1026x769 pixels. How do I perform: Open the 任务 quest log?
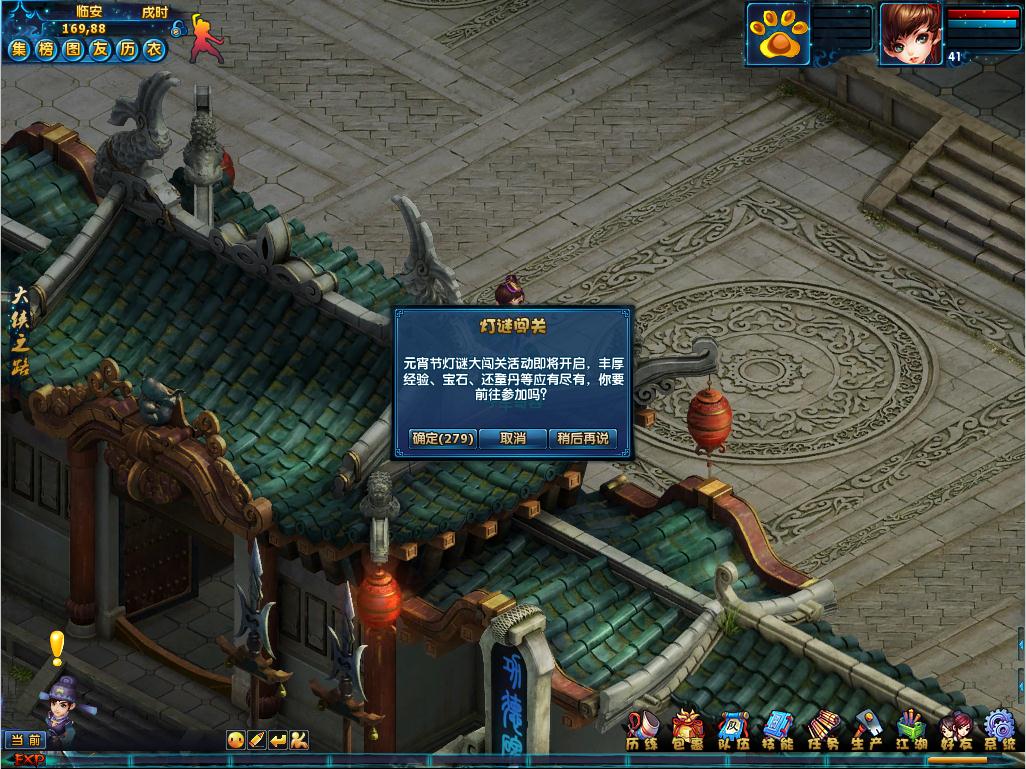(x=824, y=731)
